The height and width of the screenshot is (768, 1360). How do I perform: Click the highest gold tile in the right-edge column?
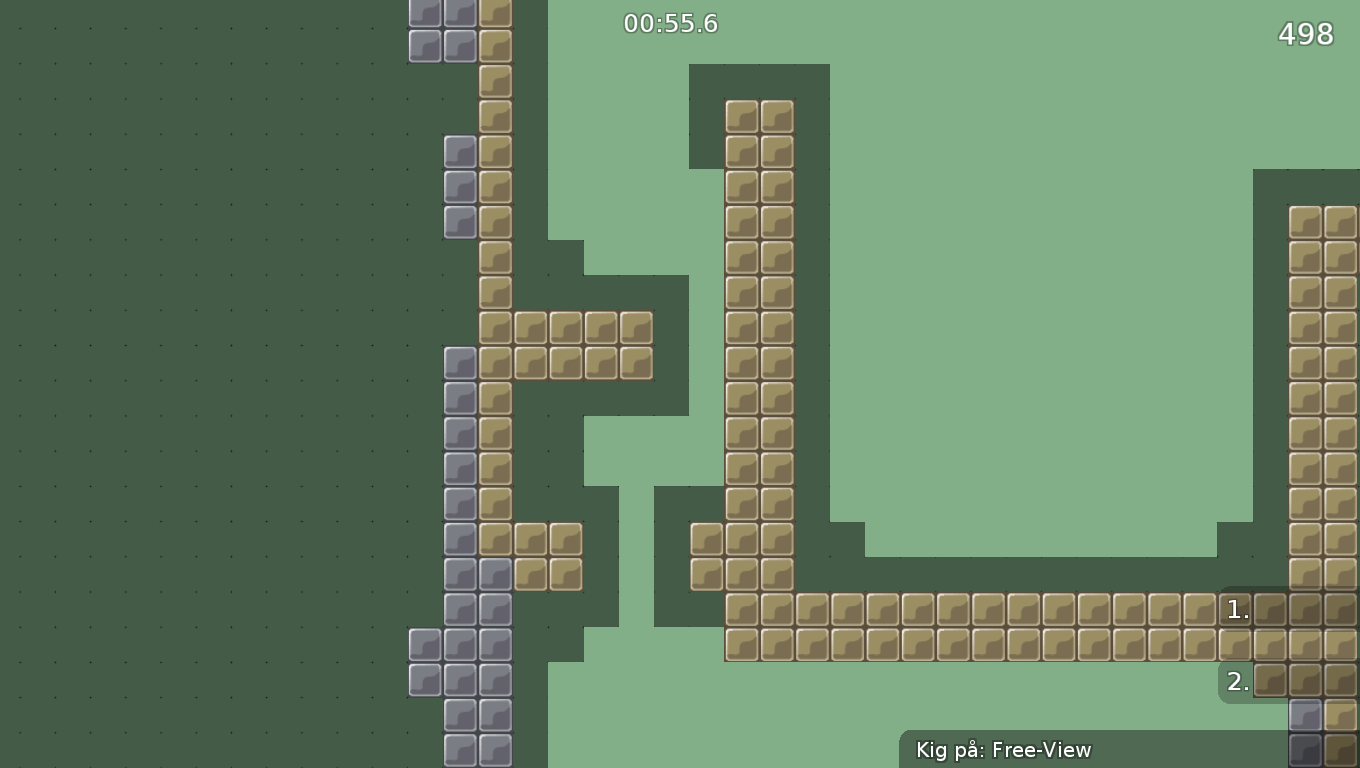pyautogui.click(x=1305, y=222)
